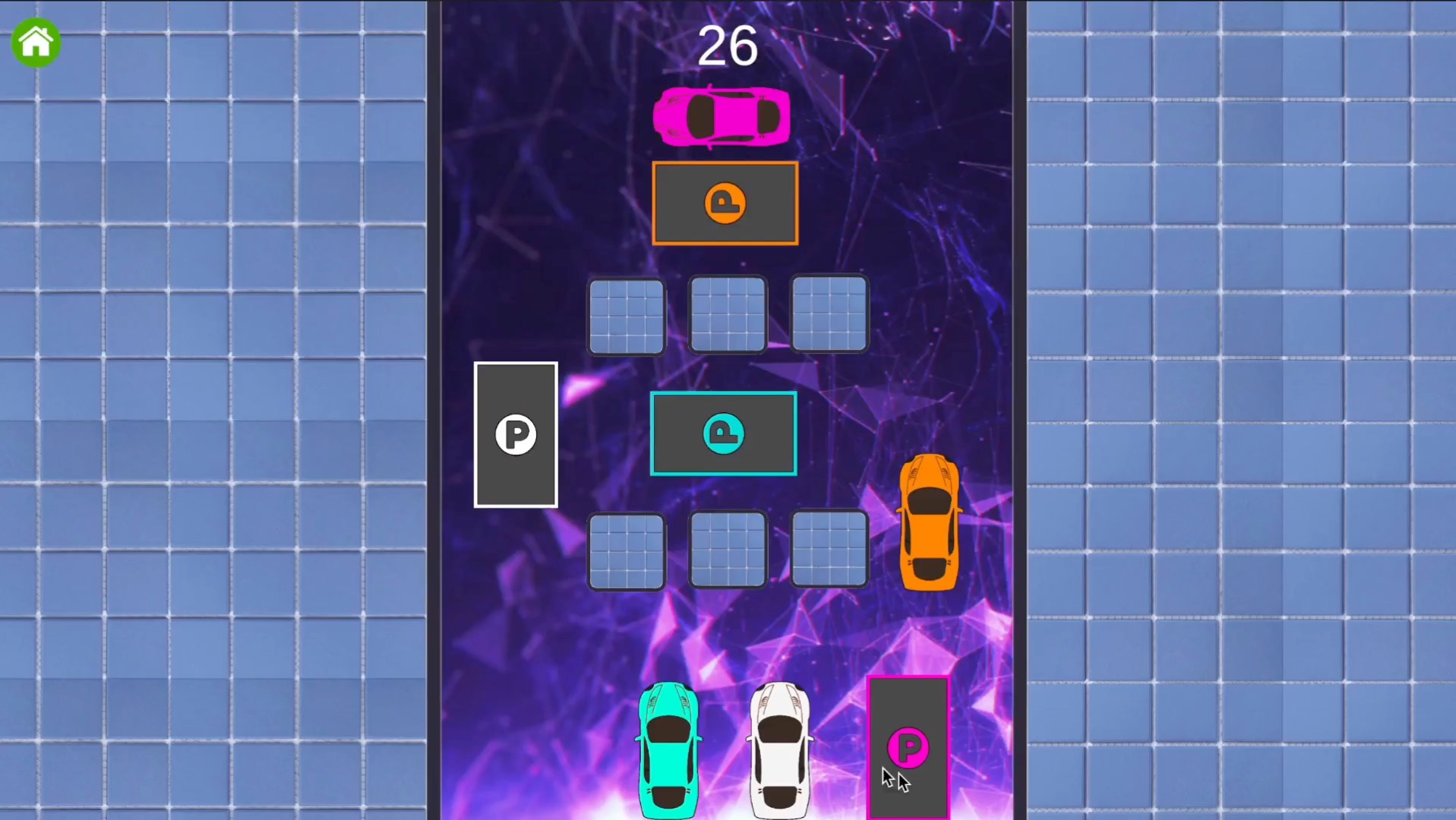Viewport: 1456px width, 820px height.
Task: Select the pink car at the top
Action: coord(722,115)
